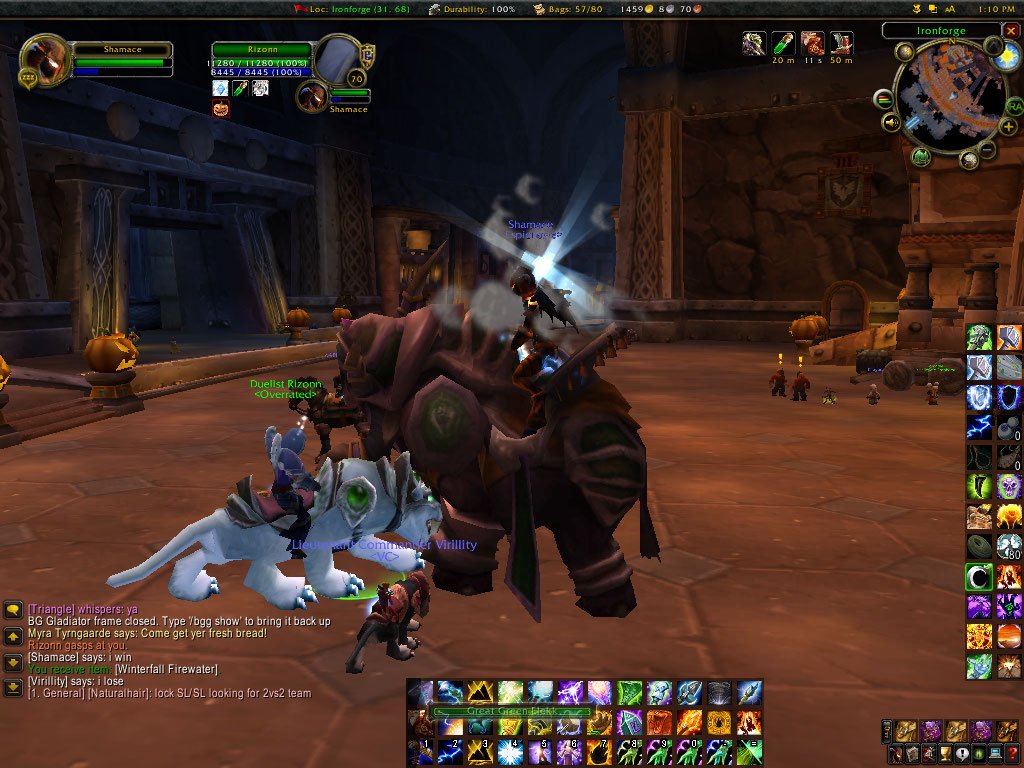The height and width of the screenshot is (768, 1024).
Task: Click the buff icon showing 20 m timer
Action: pyautogui.click(x=783, y=43)
